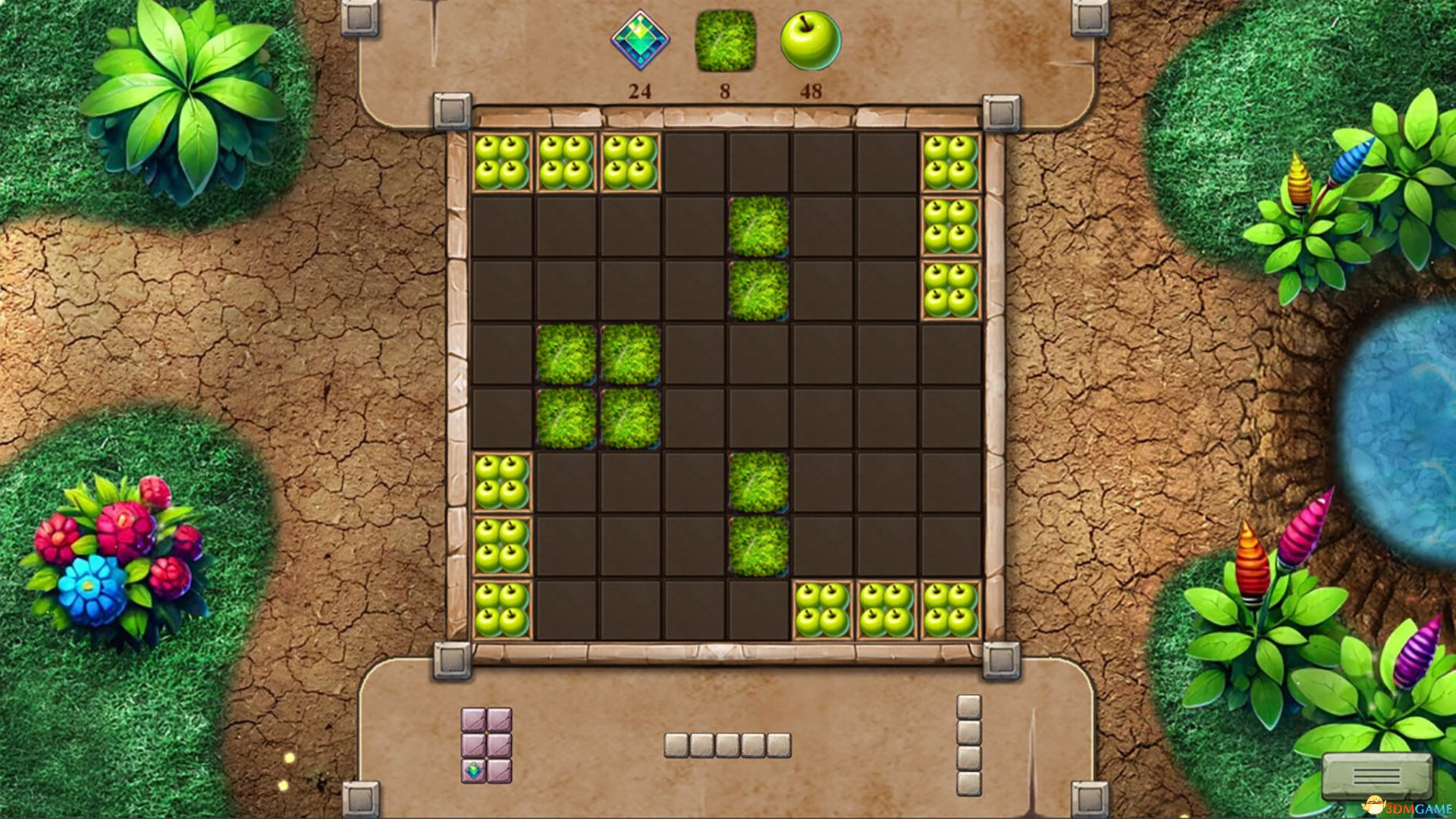The height and width of the screenshot is (819, 1456).
Task: Toggle the single grass tile near the top
Action: click(758, 227)
